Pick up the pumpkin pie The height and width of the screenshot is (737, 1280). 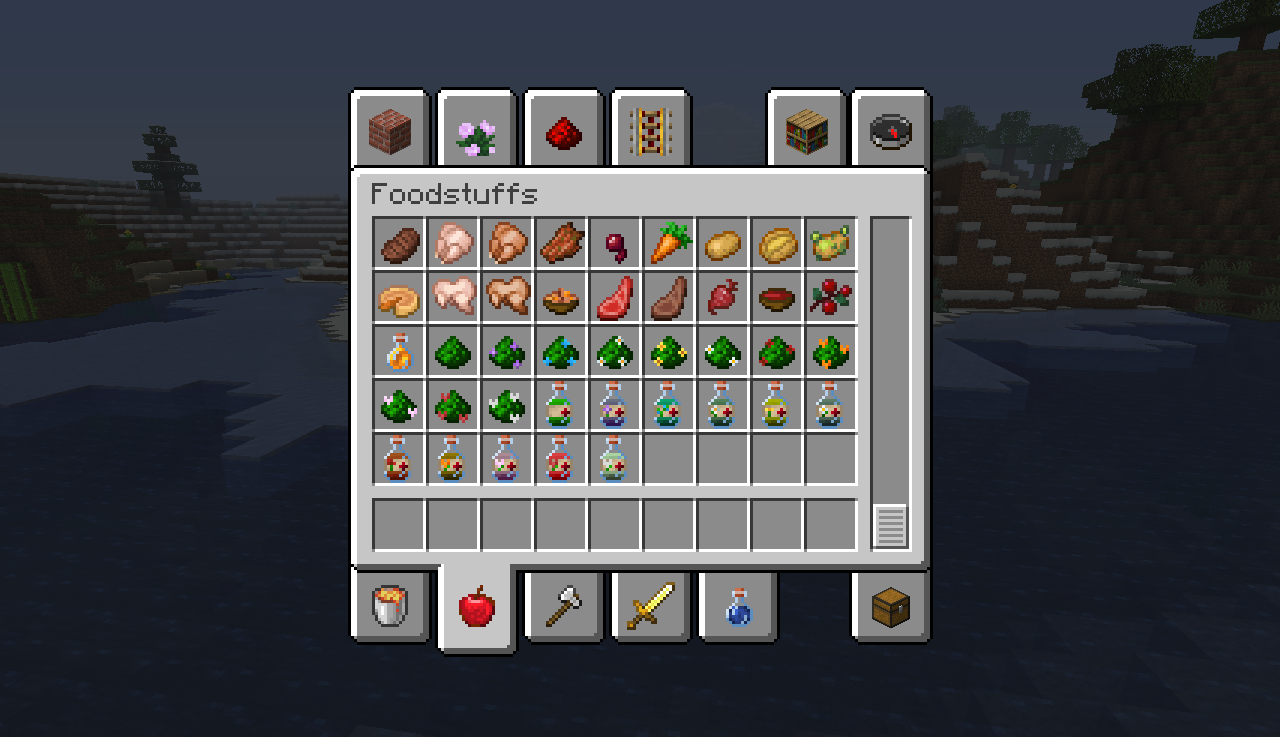point(399,298)
